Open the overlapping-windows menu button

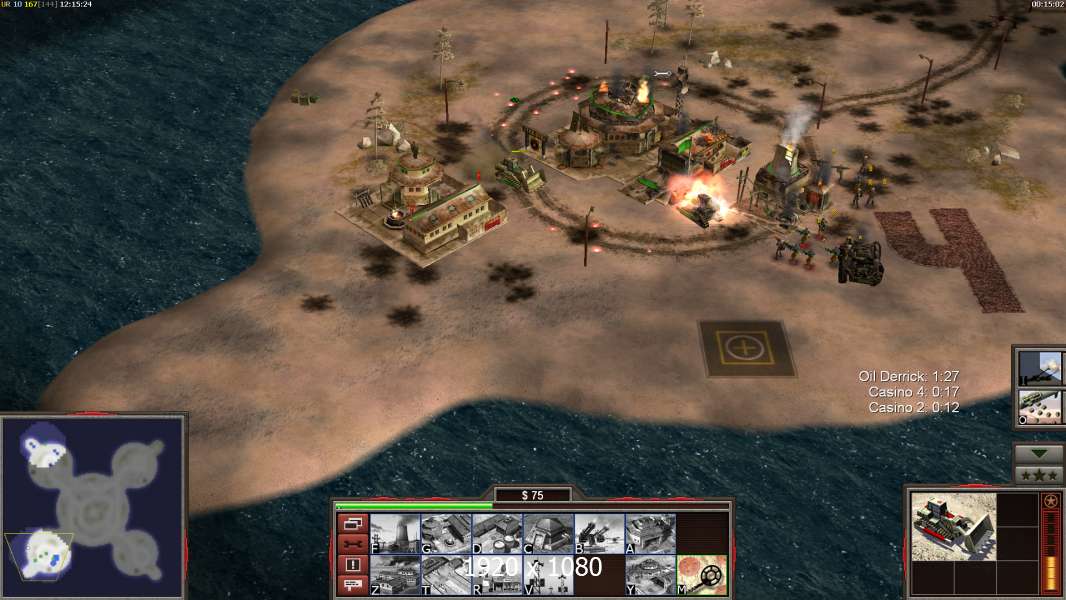[352, 523]
